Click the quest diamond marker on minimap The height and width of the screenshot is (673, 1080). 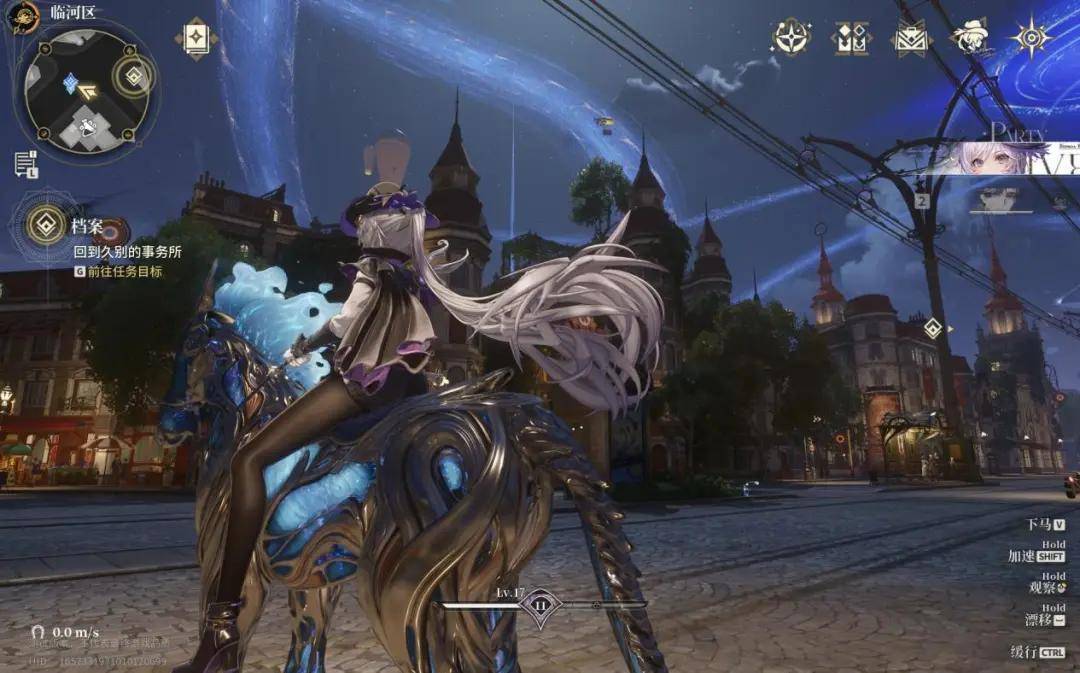71,84
